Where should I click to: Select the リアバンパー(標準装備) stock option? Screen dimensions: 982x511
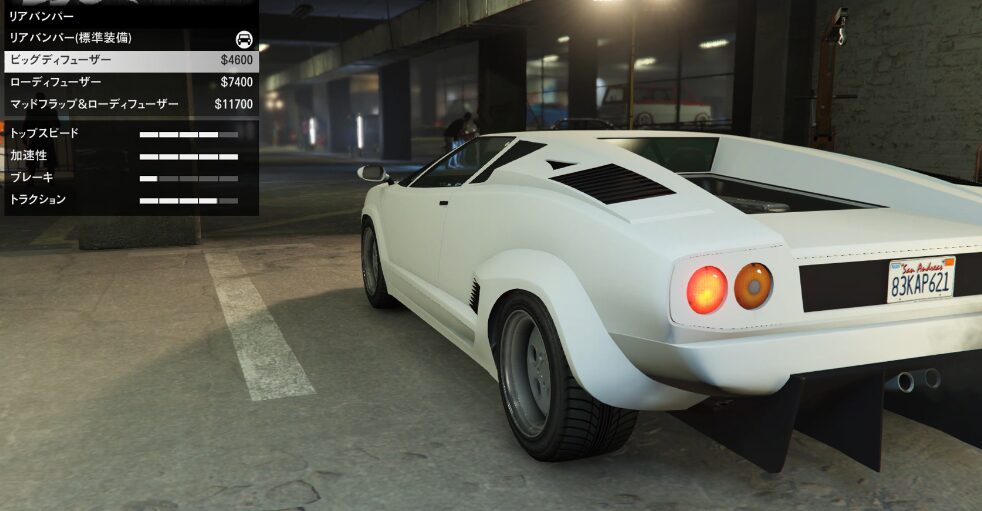tap(128, 38)
